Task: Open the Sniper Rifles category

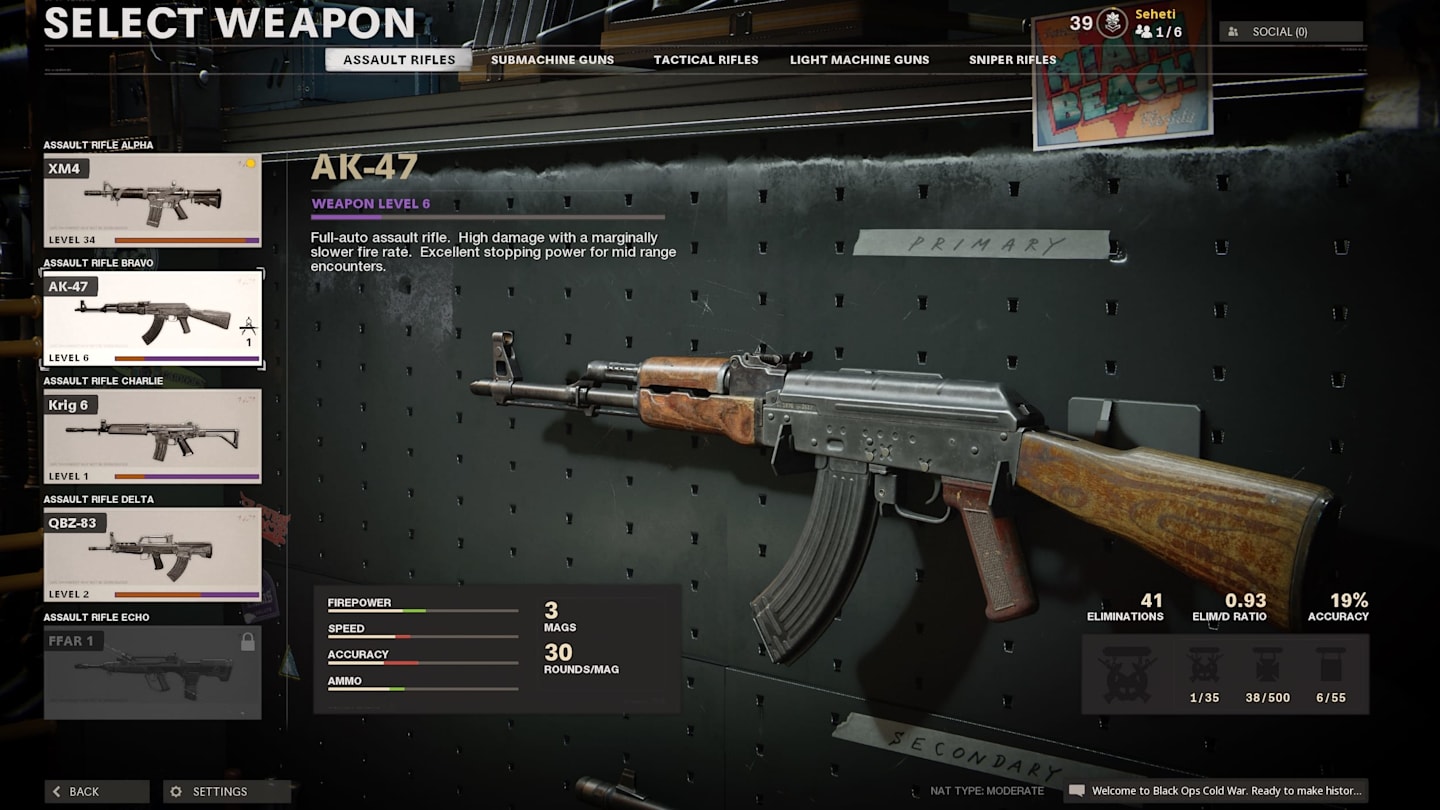Action: [1011, 59]
